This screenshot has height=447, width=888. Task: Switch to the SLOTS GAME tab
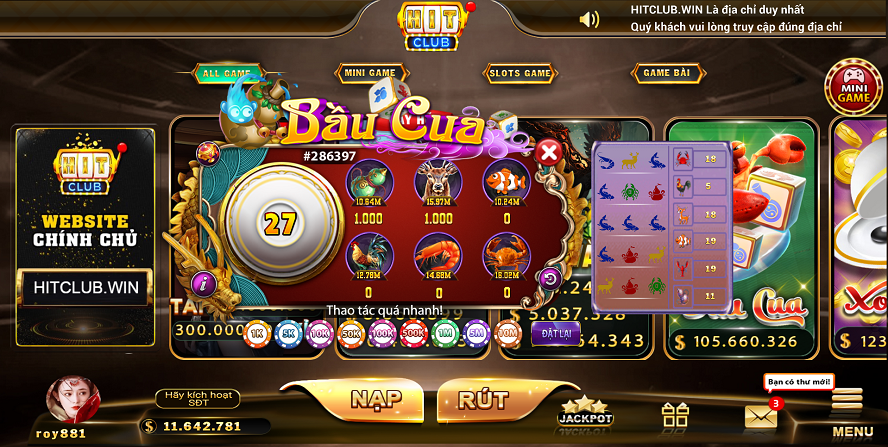point(519,73)
